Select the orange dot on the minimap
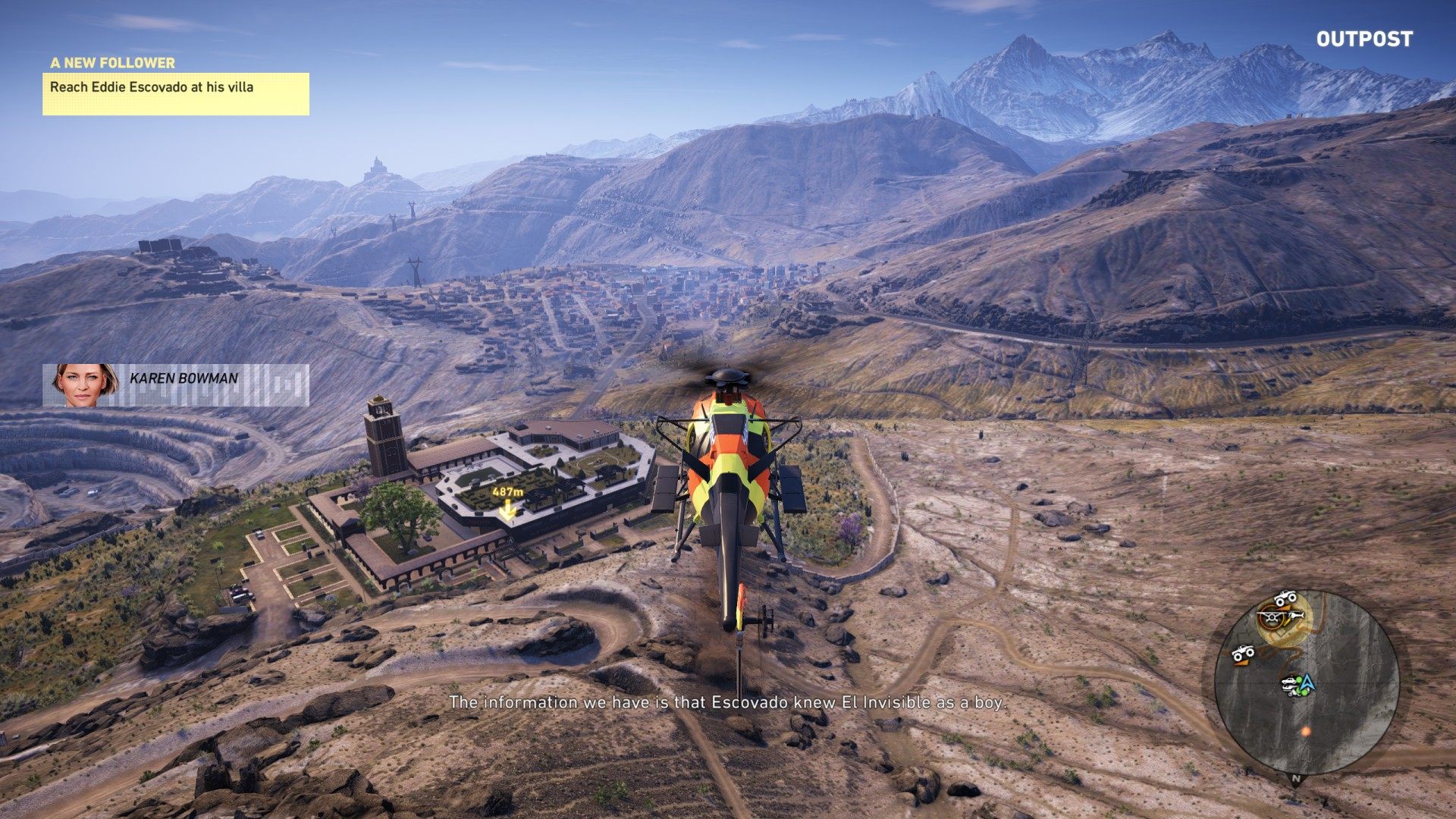 pos(1305,731)
